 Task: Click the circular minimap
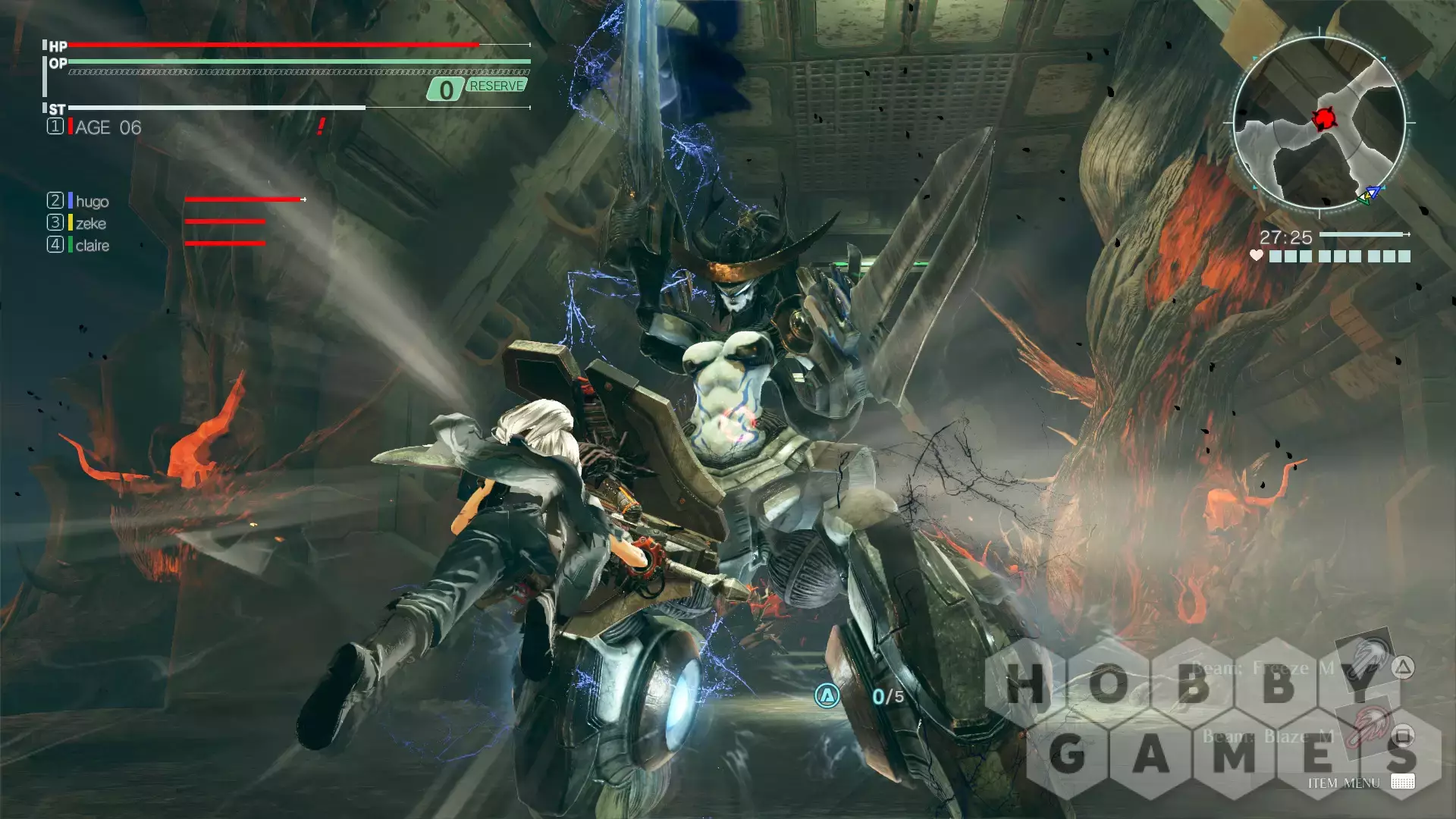tap(1319, 122)
